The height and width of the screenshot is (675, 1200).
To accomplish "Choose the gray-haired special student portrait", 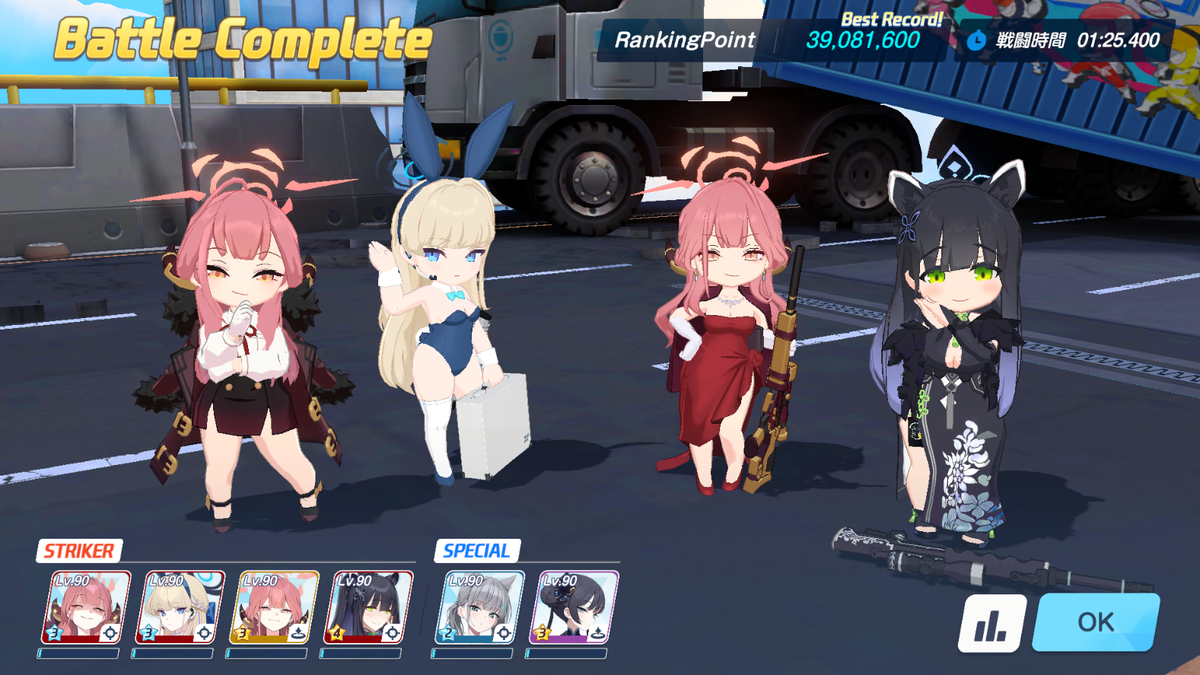I will point(479,607).
